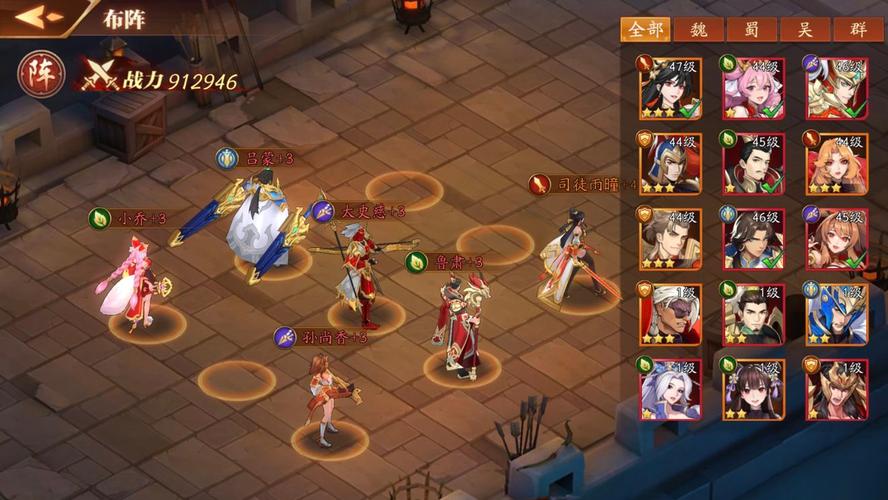The width and height of the screenshot is (888, 500).
Task: Choose the pink-haired level 44 hero card
Action: coord(753,88)
